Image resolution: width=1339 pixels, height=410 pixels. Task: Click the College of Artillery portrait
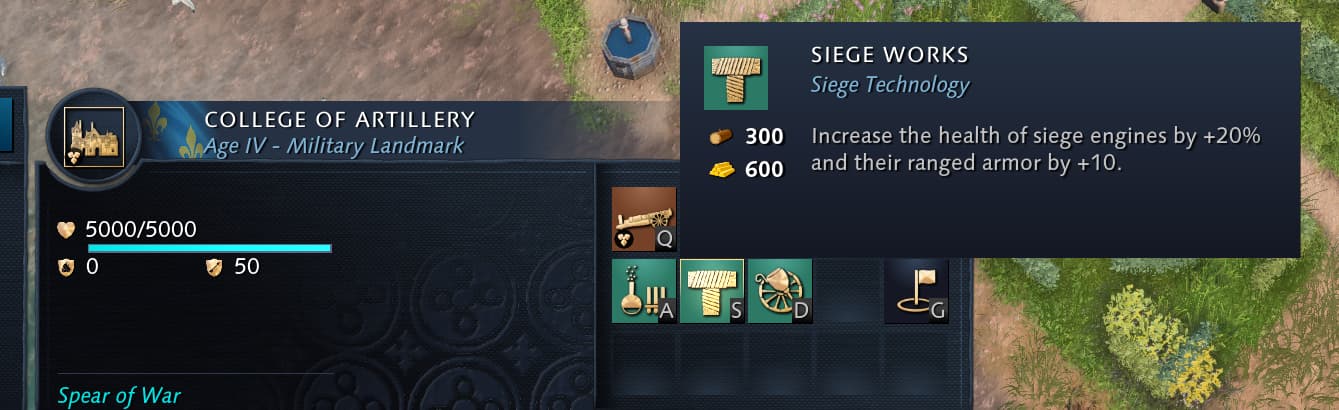(93, 136)
